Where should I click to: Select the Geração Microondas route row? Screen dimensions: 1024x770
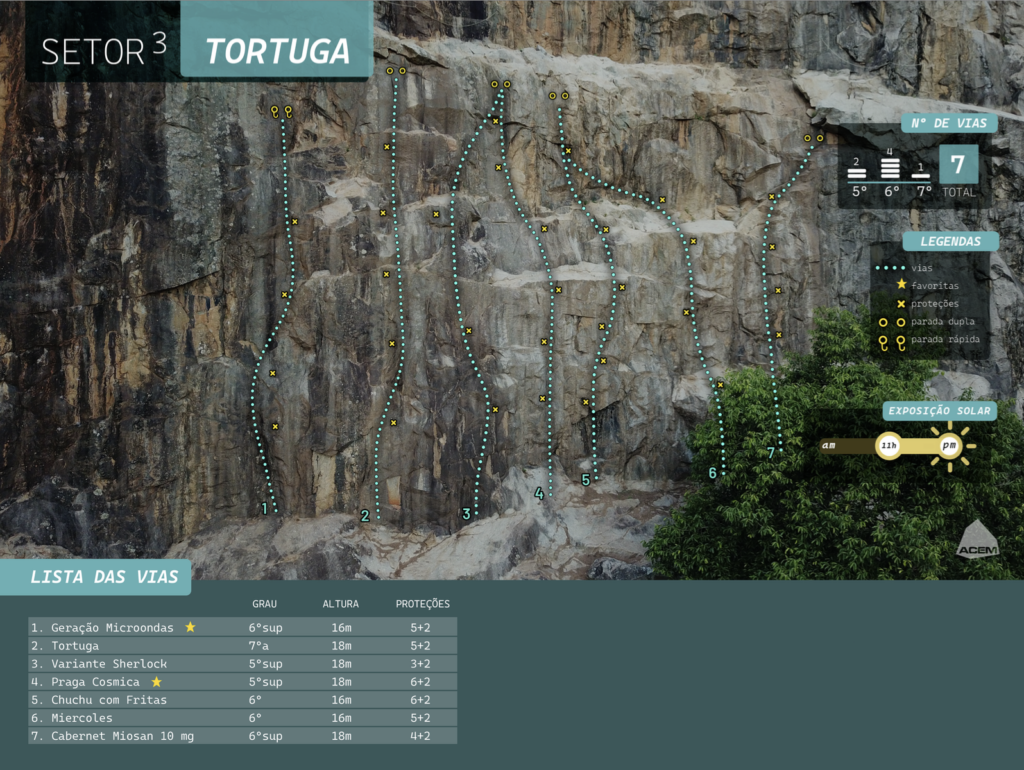pos(242,627)
